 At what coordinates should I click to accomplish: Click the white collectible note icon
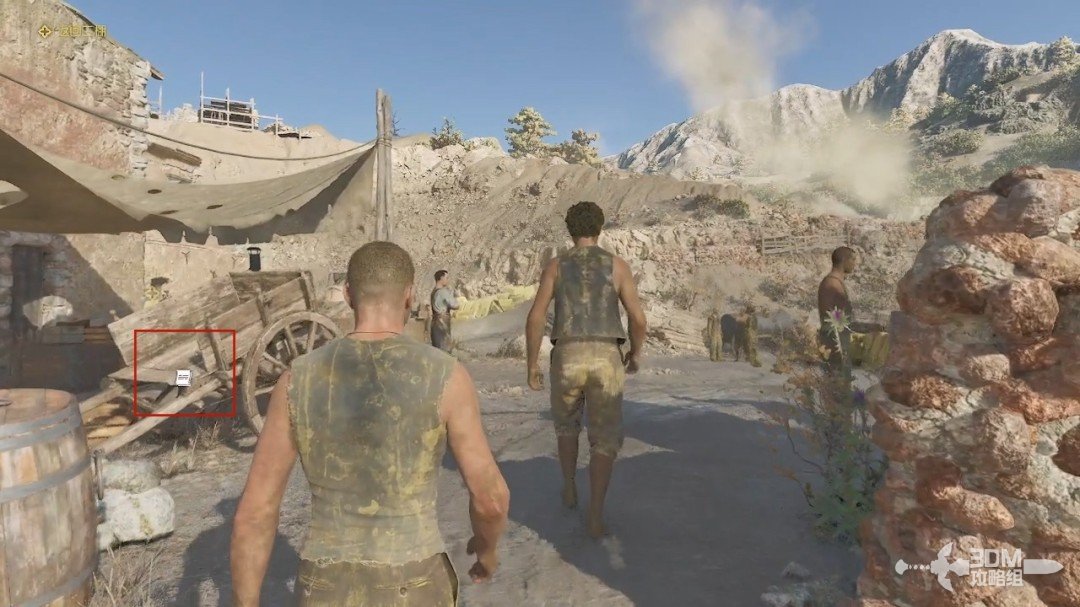pos(183,377)
